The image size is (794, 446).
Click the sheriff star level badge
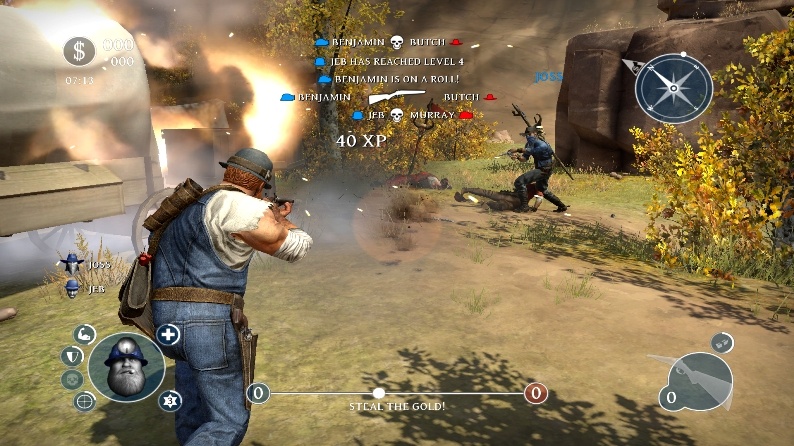(x=169, y=401)
